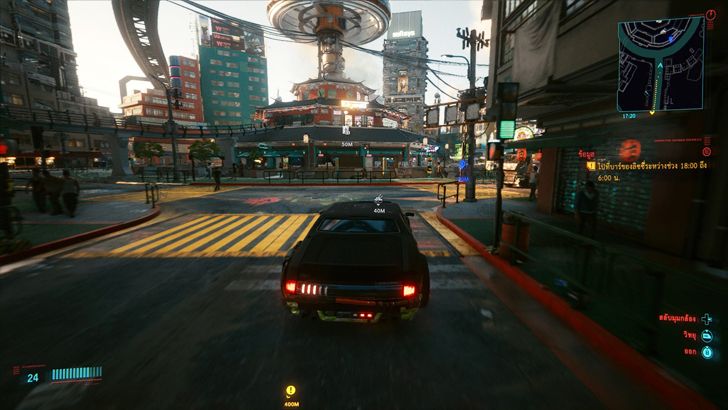728x410 pixels.
Task: Click the distance marker showing 50M
Action: (348, 144)
